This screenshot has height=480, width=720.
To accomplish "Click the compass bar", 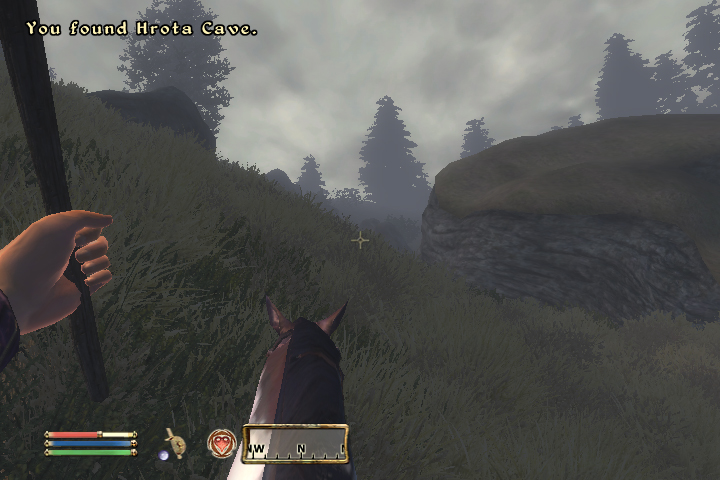I will [295, 444].
